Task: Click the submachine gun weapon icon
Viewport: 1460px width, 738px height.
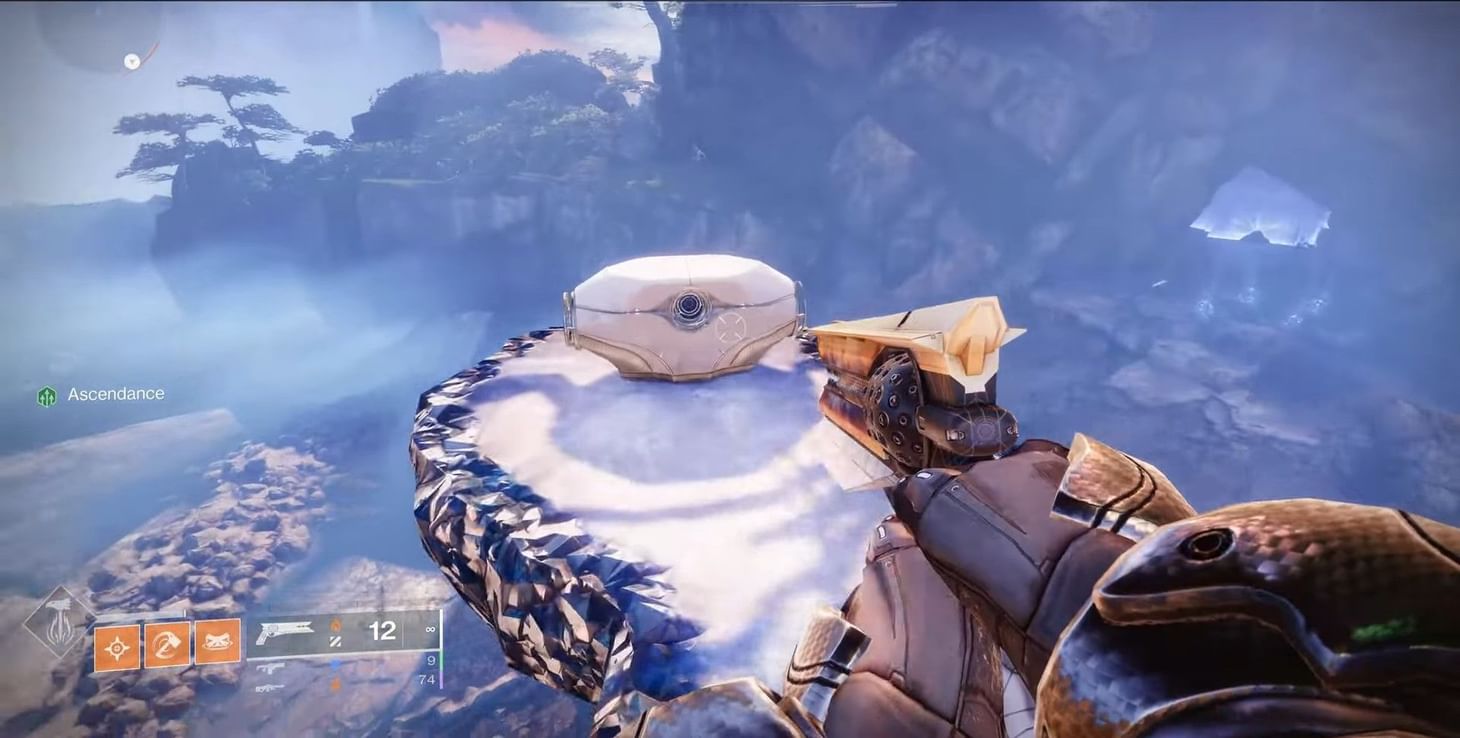Action: (x=270, y=667)
